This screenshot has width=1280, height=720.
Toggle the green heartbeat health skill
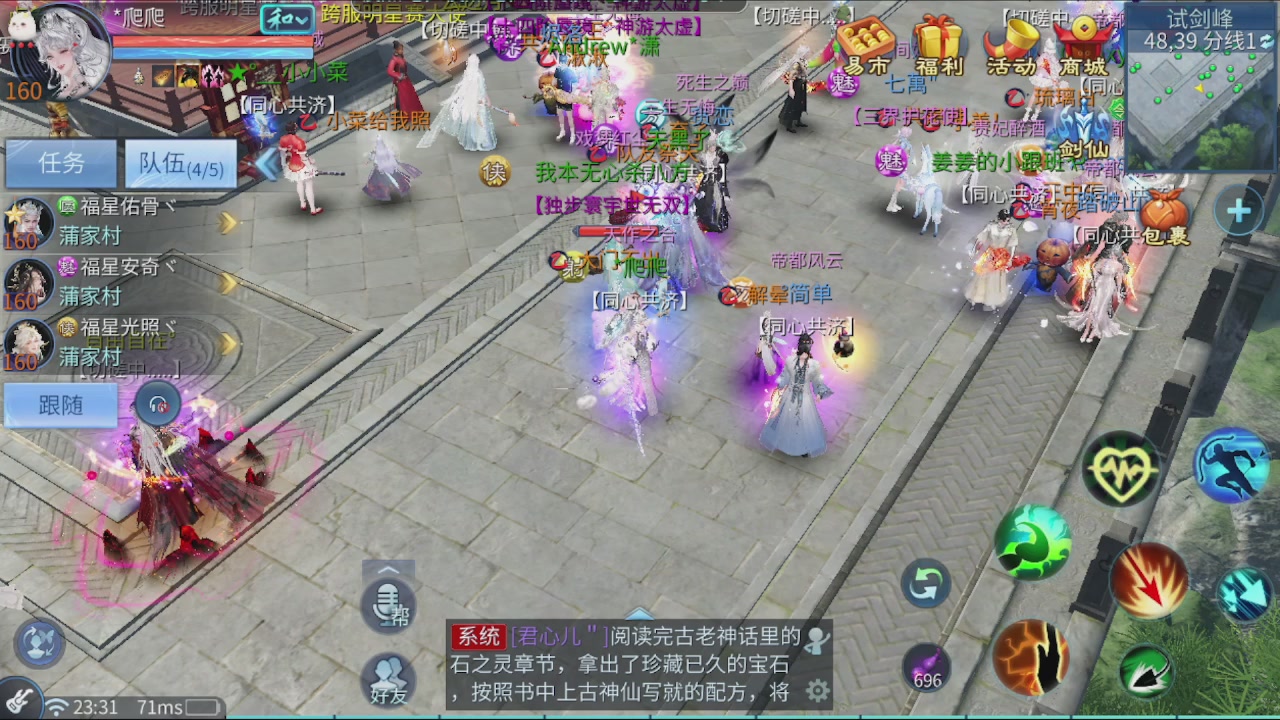point(1122,468)
